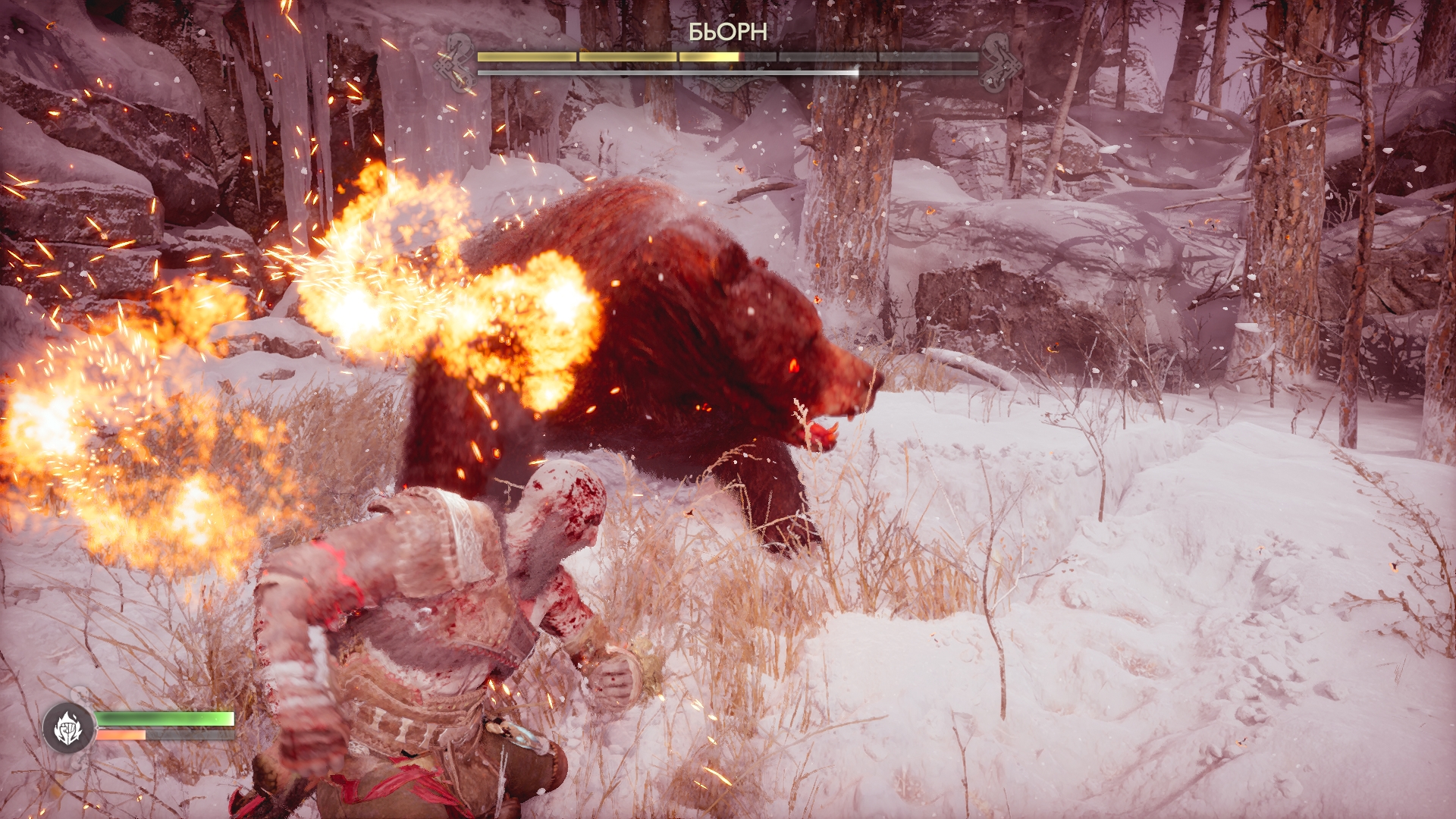Activate the Spartan Rage flame emblem icon
Viewport: 1456px width, 819px height.
tap(68, 728)
